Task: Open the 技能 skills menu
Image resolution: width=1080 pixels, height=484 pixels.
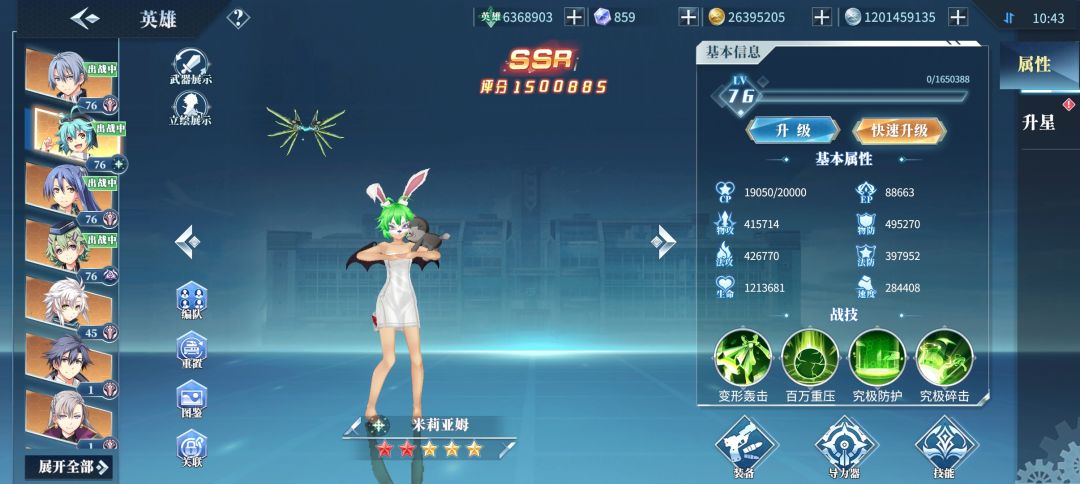Action: click(x=945, y=444)
